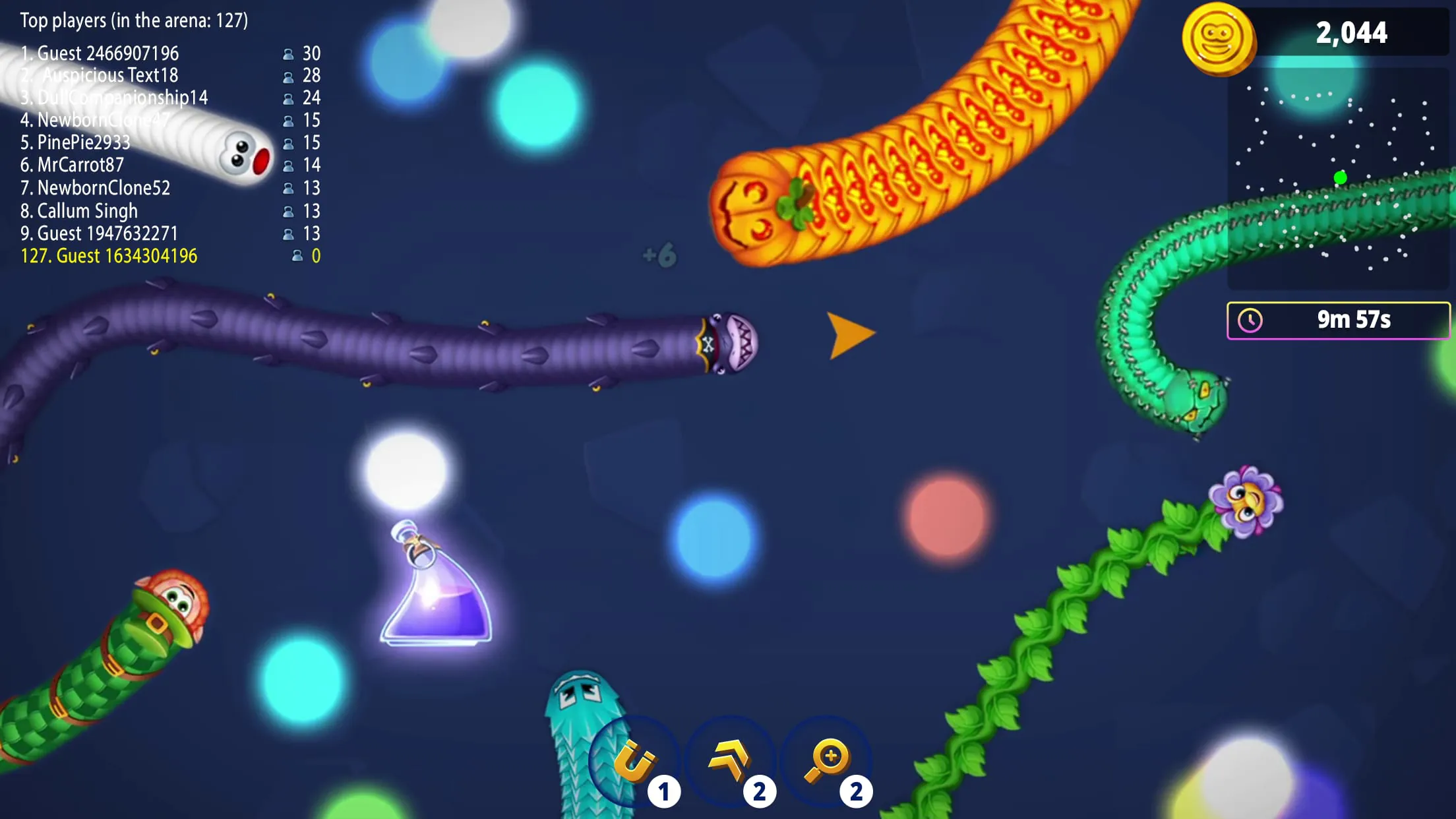
Task: Expand the 9m 57s timer panel
Action: (x=1339, y=321)
